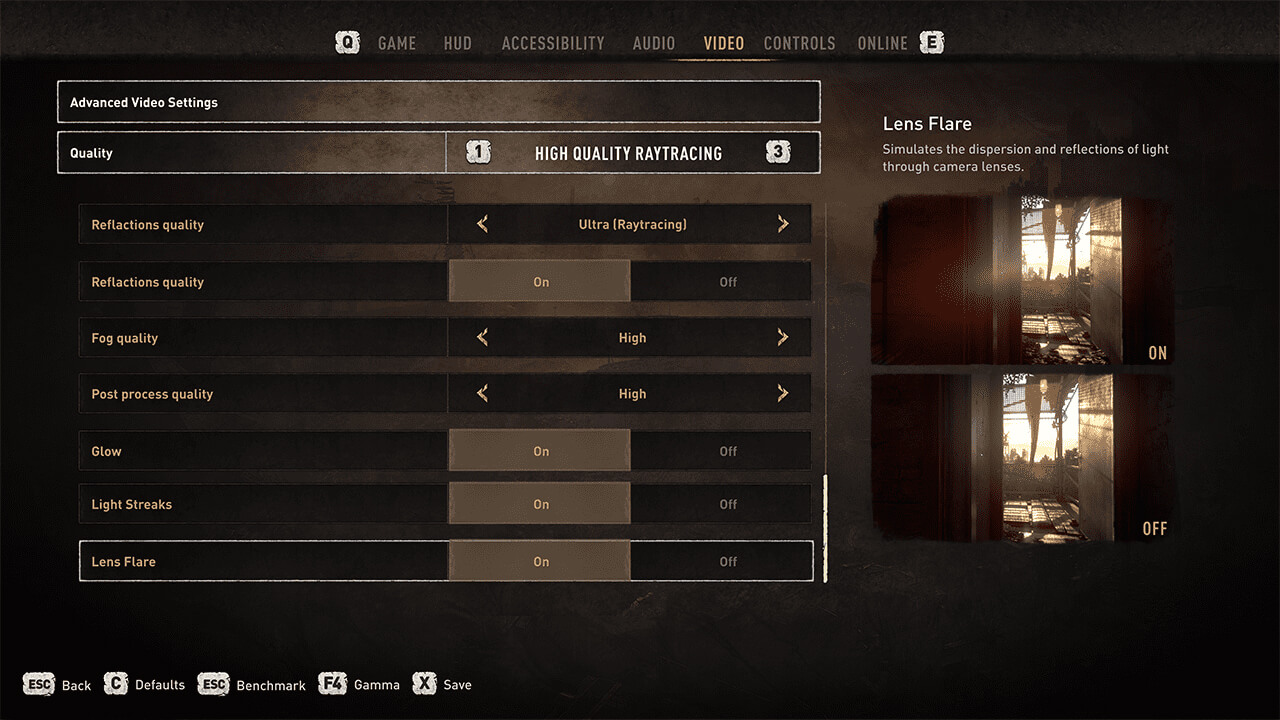Decrease Post process quality using left arrow
Screen dimensions: 1280x720
483,394
